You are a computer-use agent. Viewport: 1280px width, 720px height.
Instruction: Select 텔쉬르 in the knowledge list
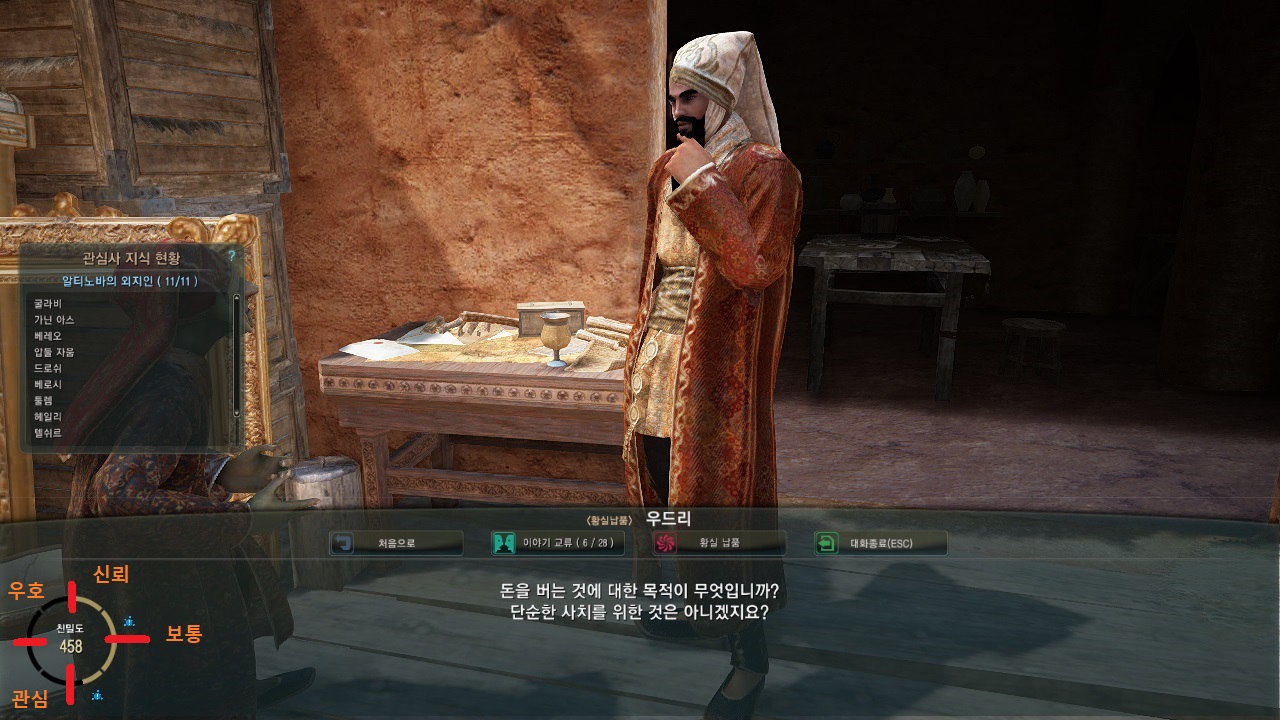[48, 432]
